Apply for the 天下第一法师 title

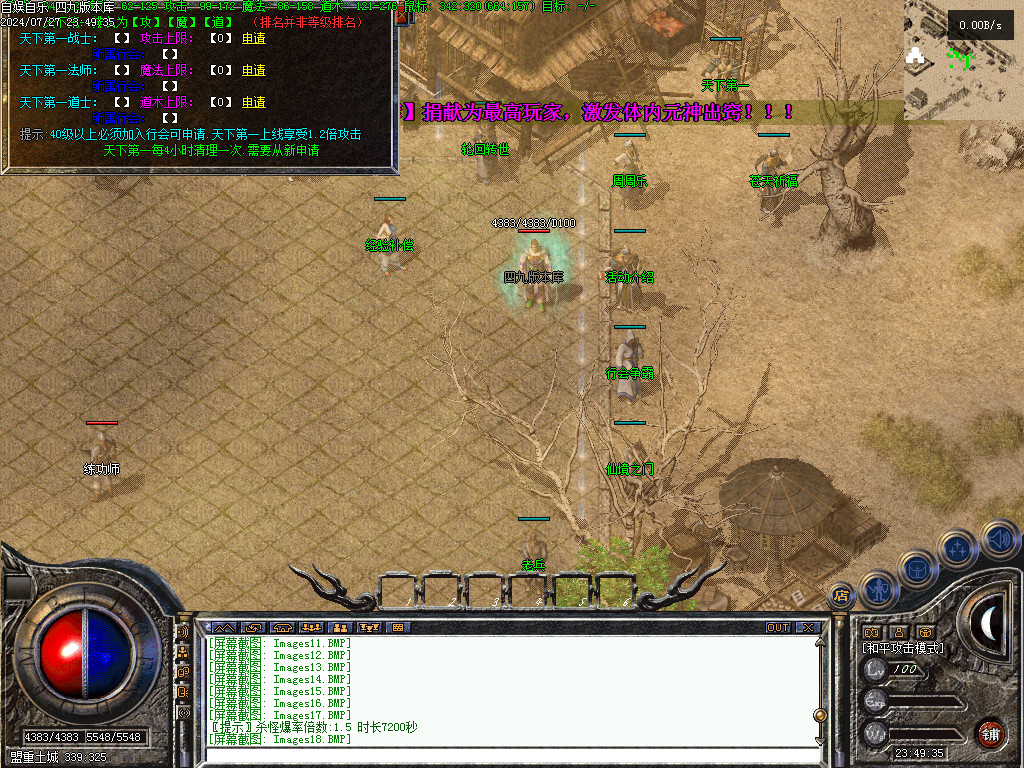click(254, 71)
